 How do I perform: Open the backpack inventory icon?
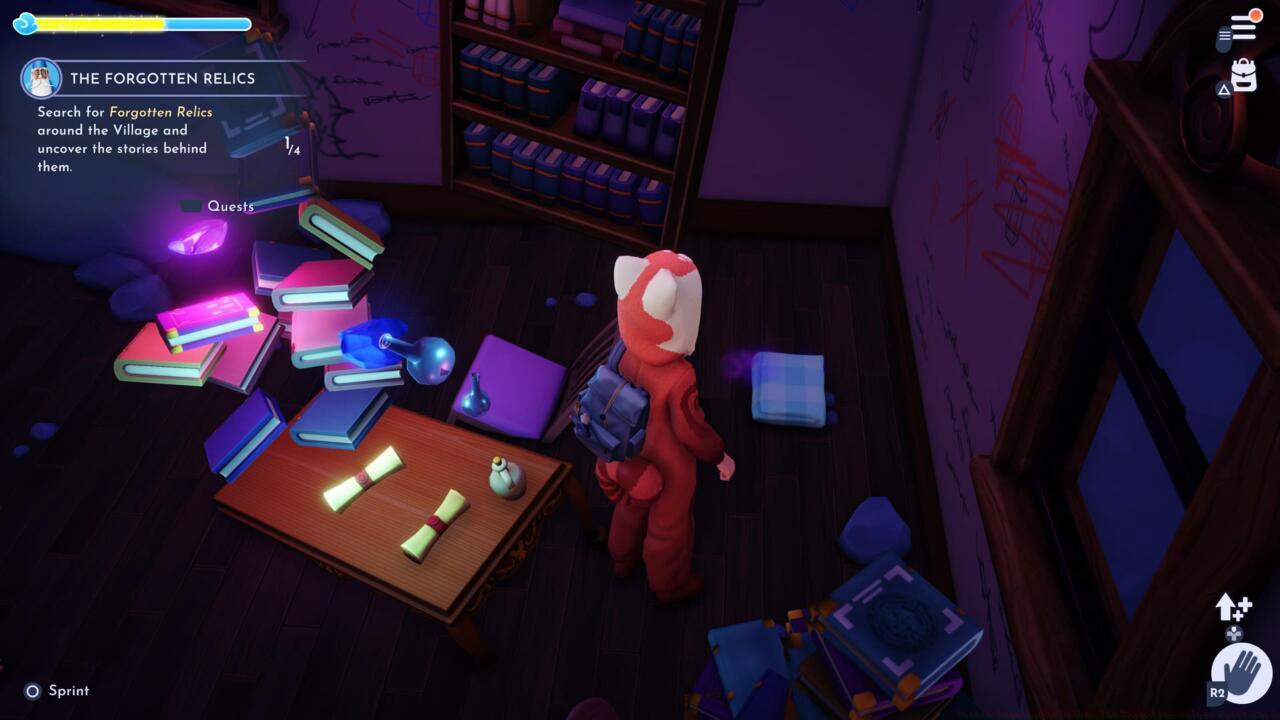point(1242,75)
